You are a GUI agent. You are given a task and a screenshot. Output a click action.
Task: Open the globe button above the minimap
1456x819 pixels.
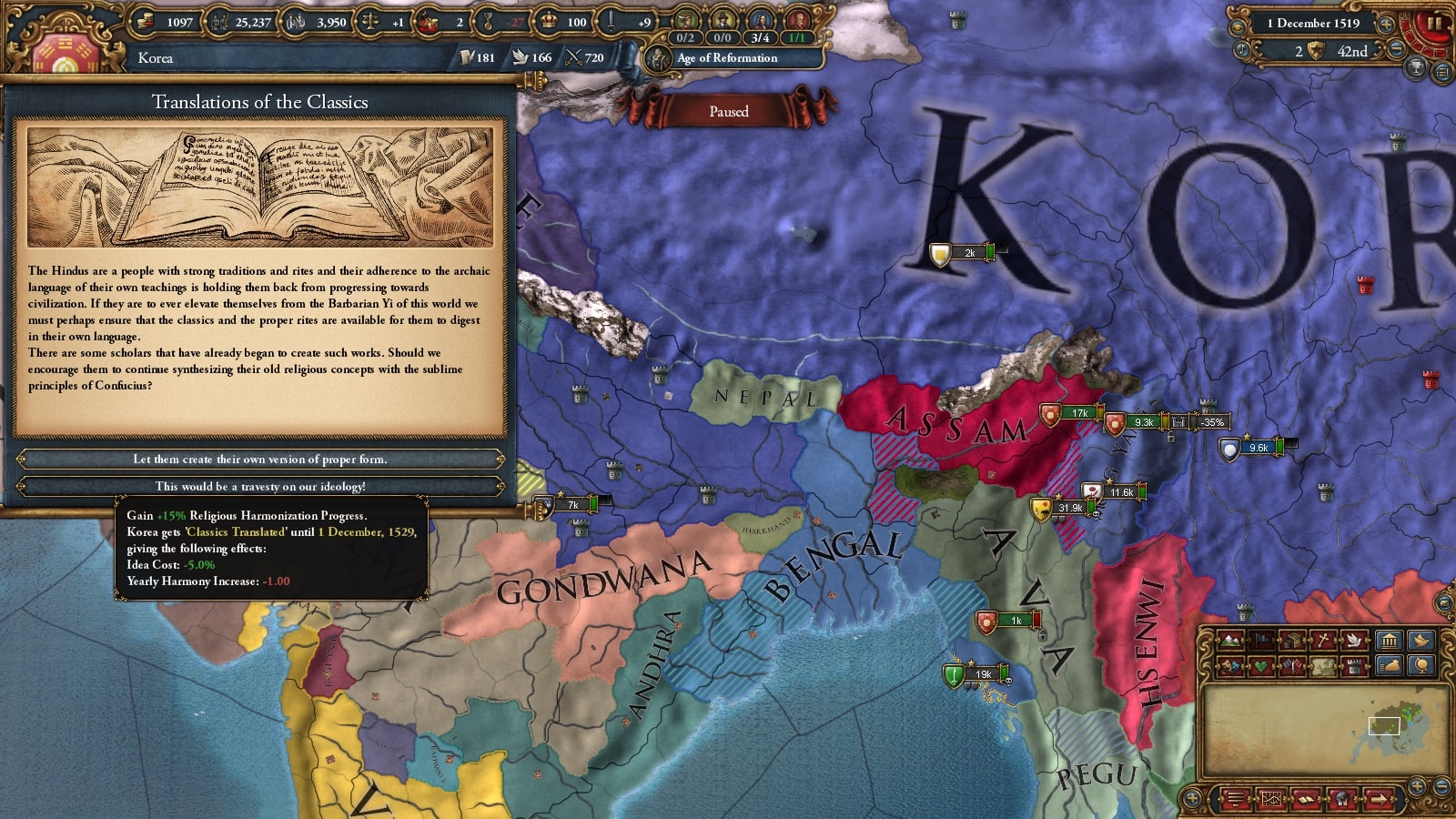point(1421,666)
